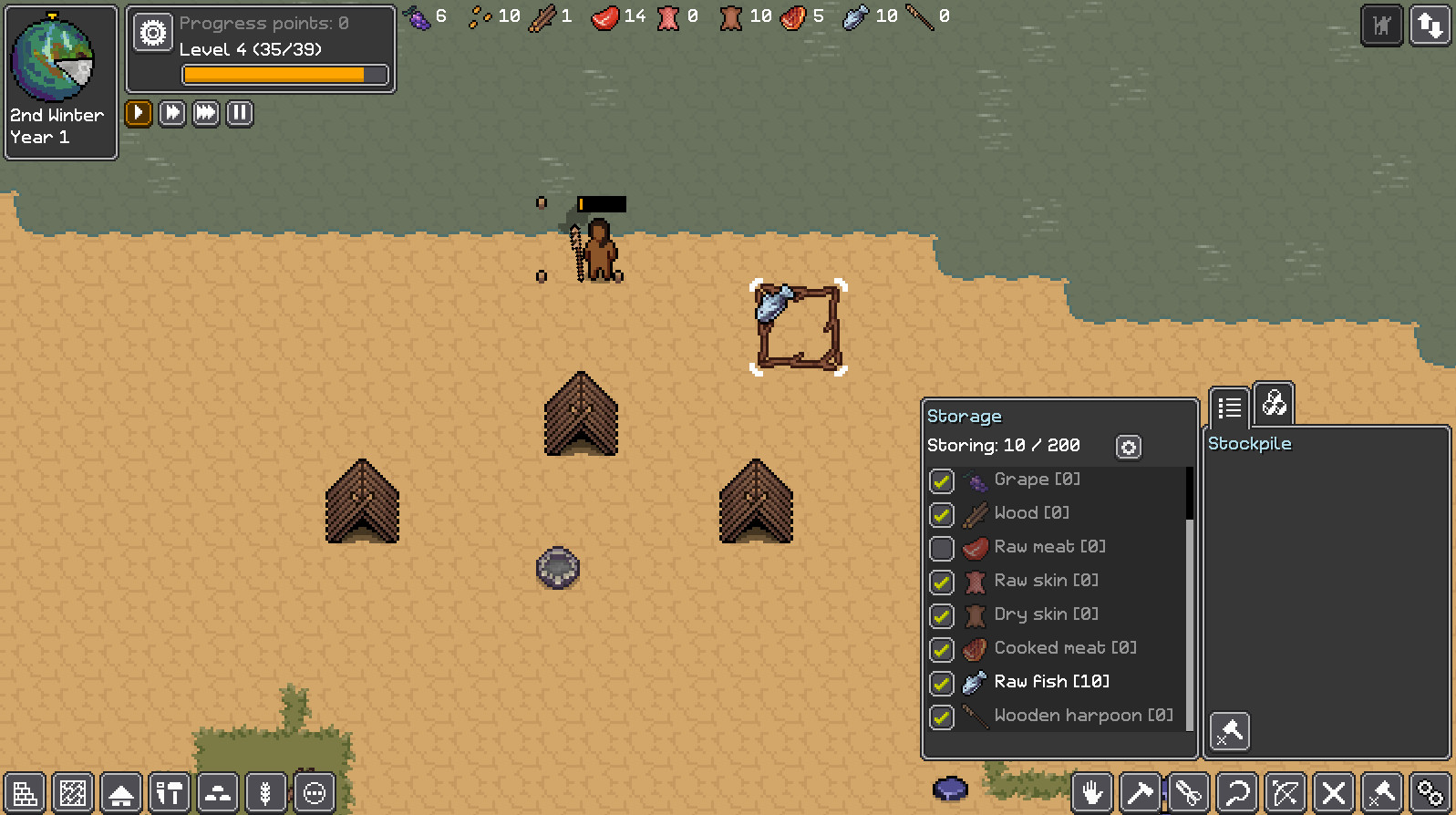Pause the game with the pause button
Image resolution: width=1456 pixels, height=815 pixels.
tap(240, 113)
